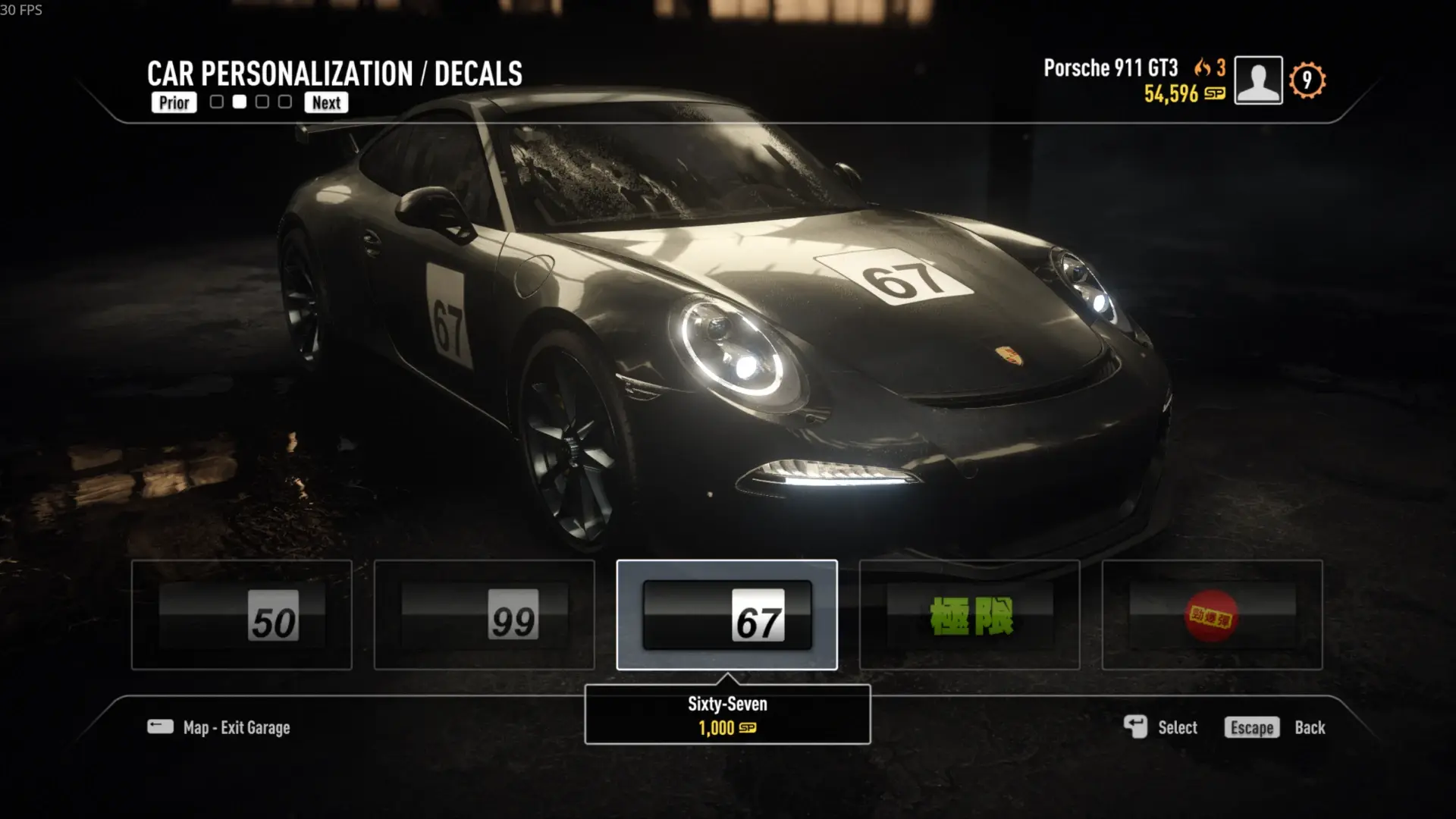Select the number 50 decal
This screenshot has width=1456, height=819.
[240, 616]
